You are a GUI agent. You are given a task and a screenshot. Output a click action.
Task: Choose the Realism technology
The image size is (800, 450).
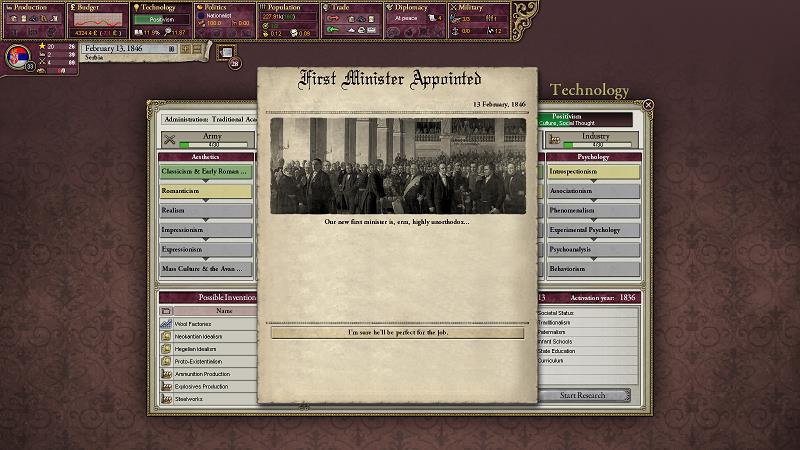pyautogui.click(x=205, y=210)
